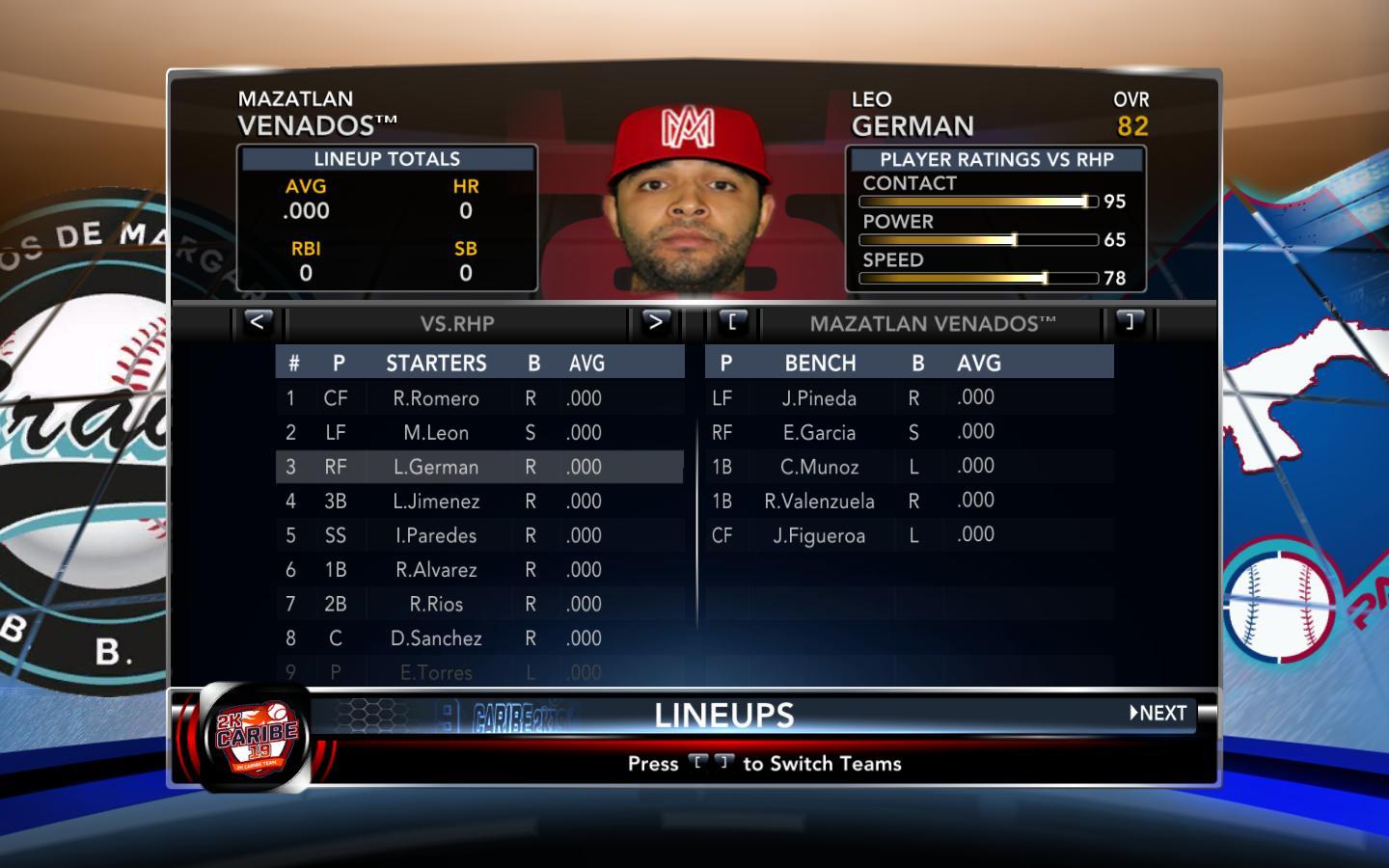
Task: Select first baseman R.Alvarez
Action: 436,570
